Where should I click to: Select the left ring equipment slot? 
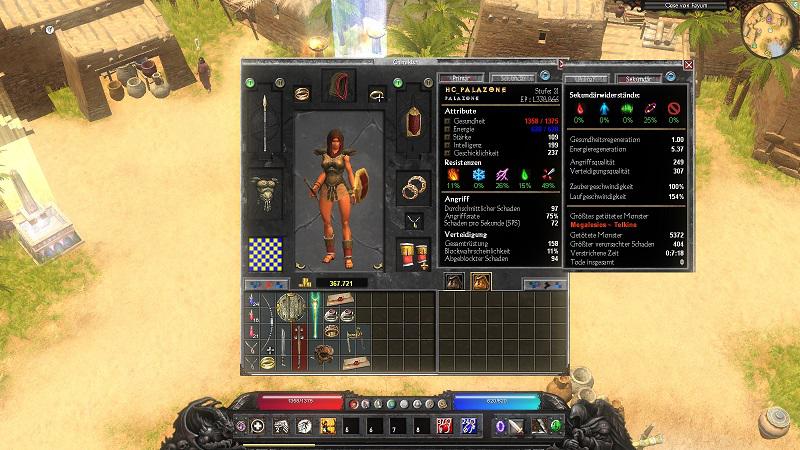coord(299,93)
